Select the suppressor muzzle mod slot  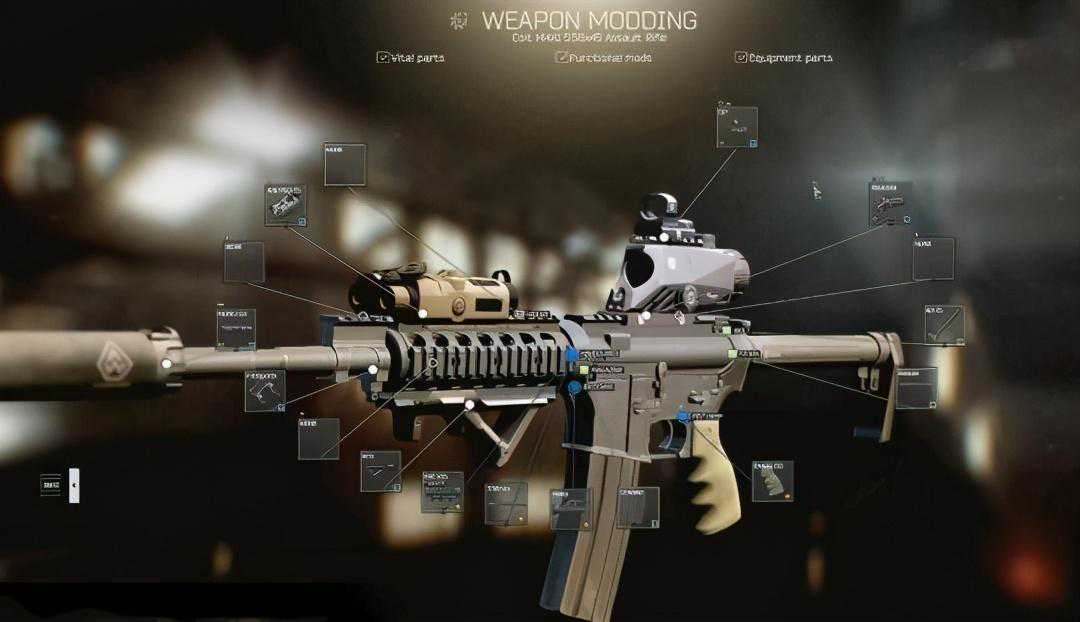(x=236, y=328)
